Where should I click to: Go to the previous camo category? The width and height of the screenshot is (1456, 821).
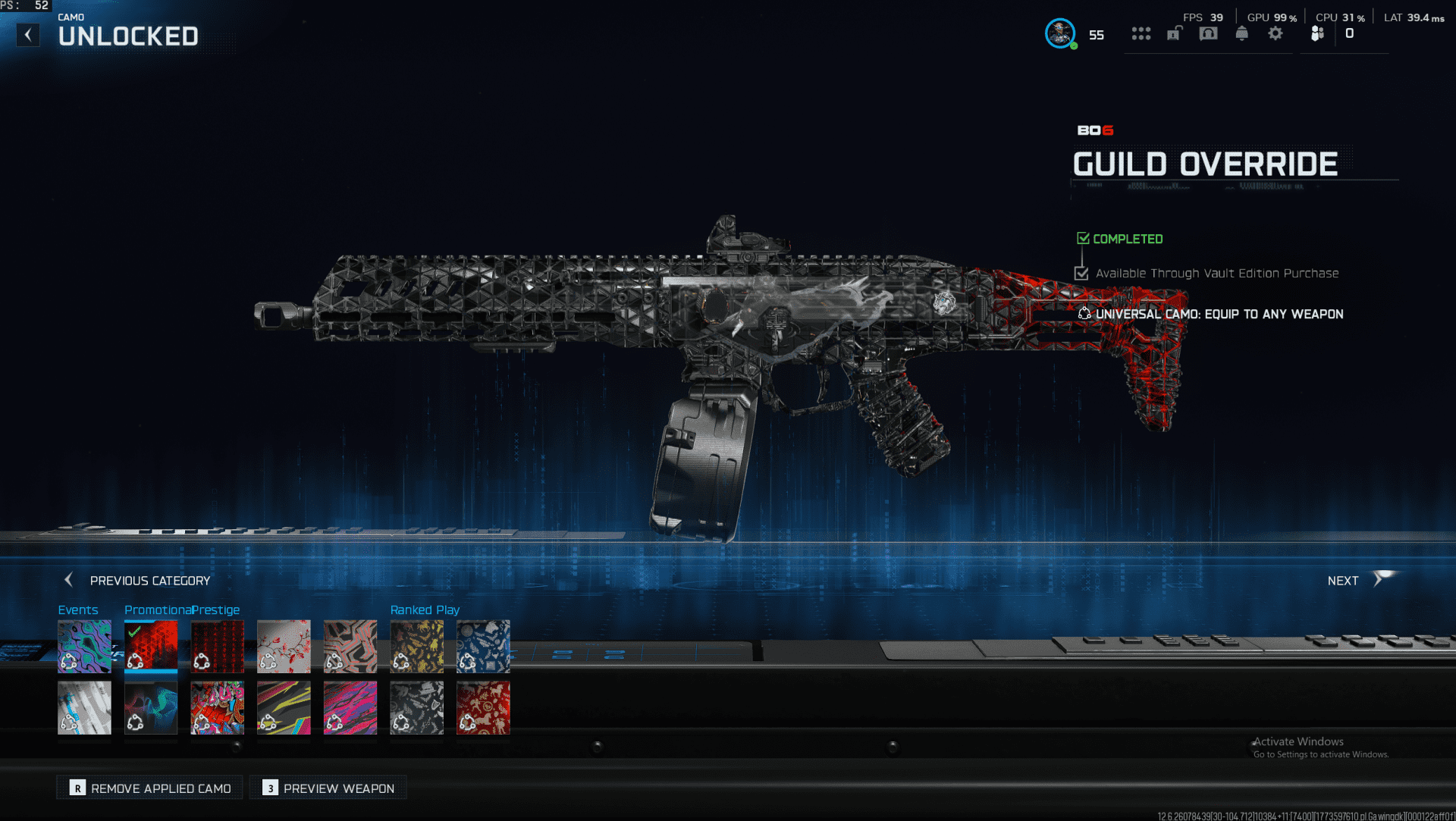(137, 580)
